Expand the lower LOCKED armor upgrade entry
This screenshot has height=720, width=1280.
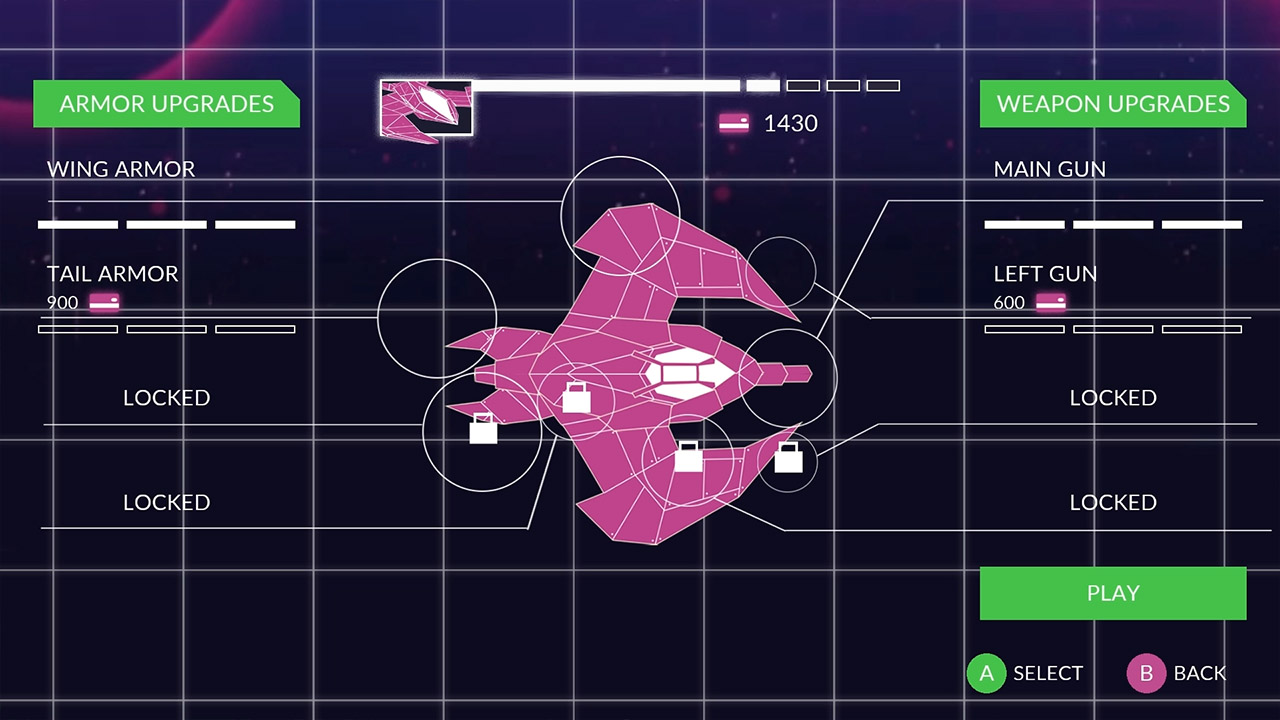point(166,502)
